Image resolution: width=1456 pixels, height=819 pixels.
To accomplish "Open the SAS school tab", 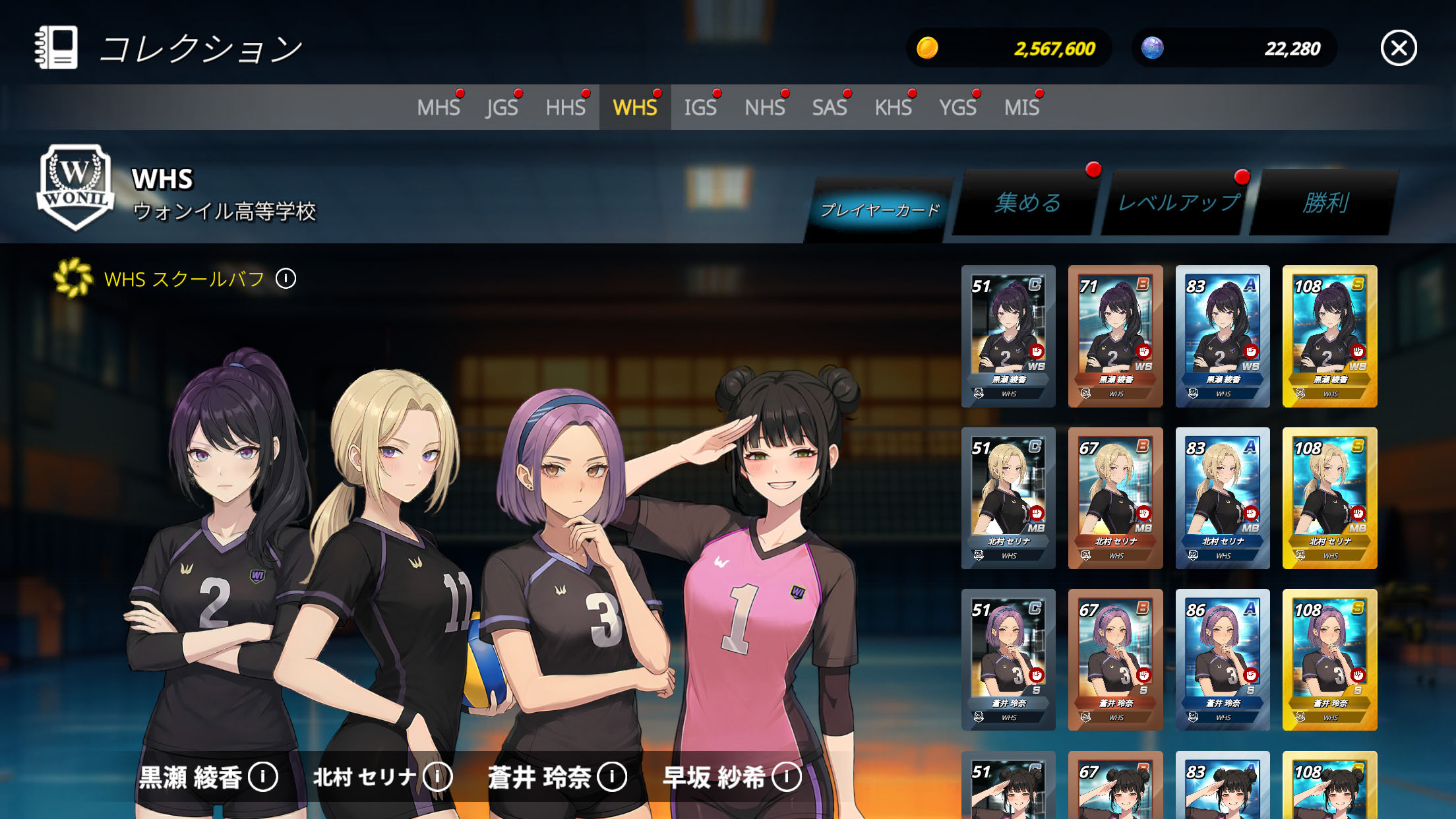I will 830,107.
